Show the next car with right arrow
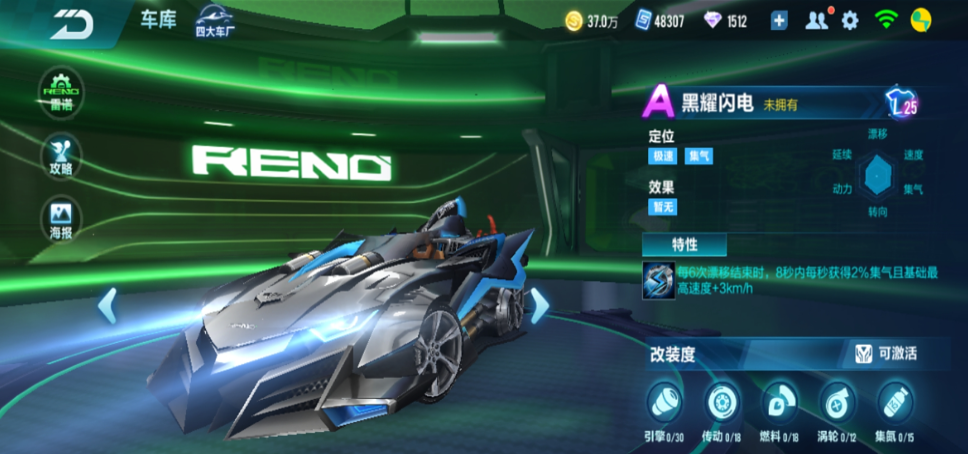Image resolution: width=968 pixels, height=454 pixels. click(539, 305)
